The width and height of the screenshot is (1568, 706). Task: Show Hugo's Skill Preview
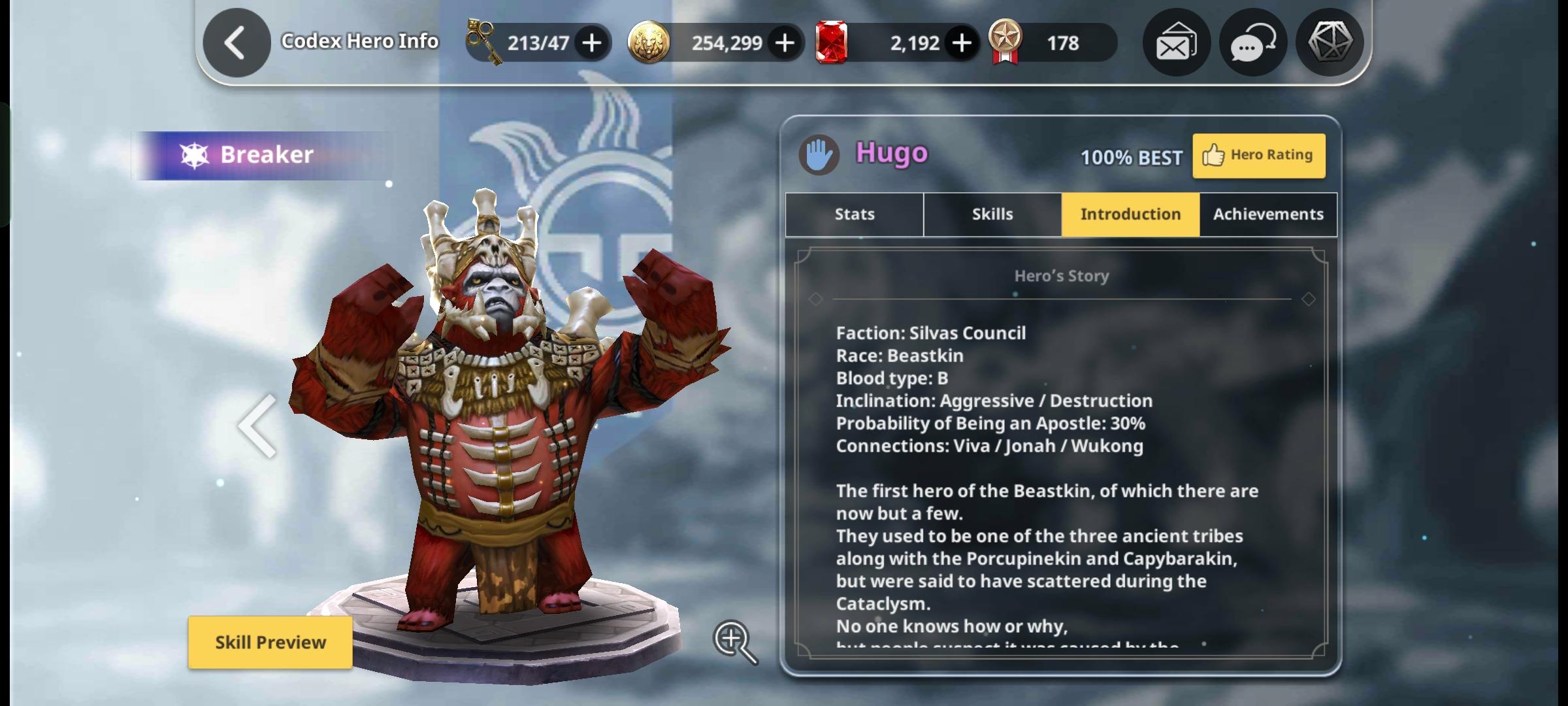pos(270,643)
